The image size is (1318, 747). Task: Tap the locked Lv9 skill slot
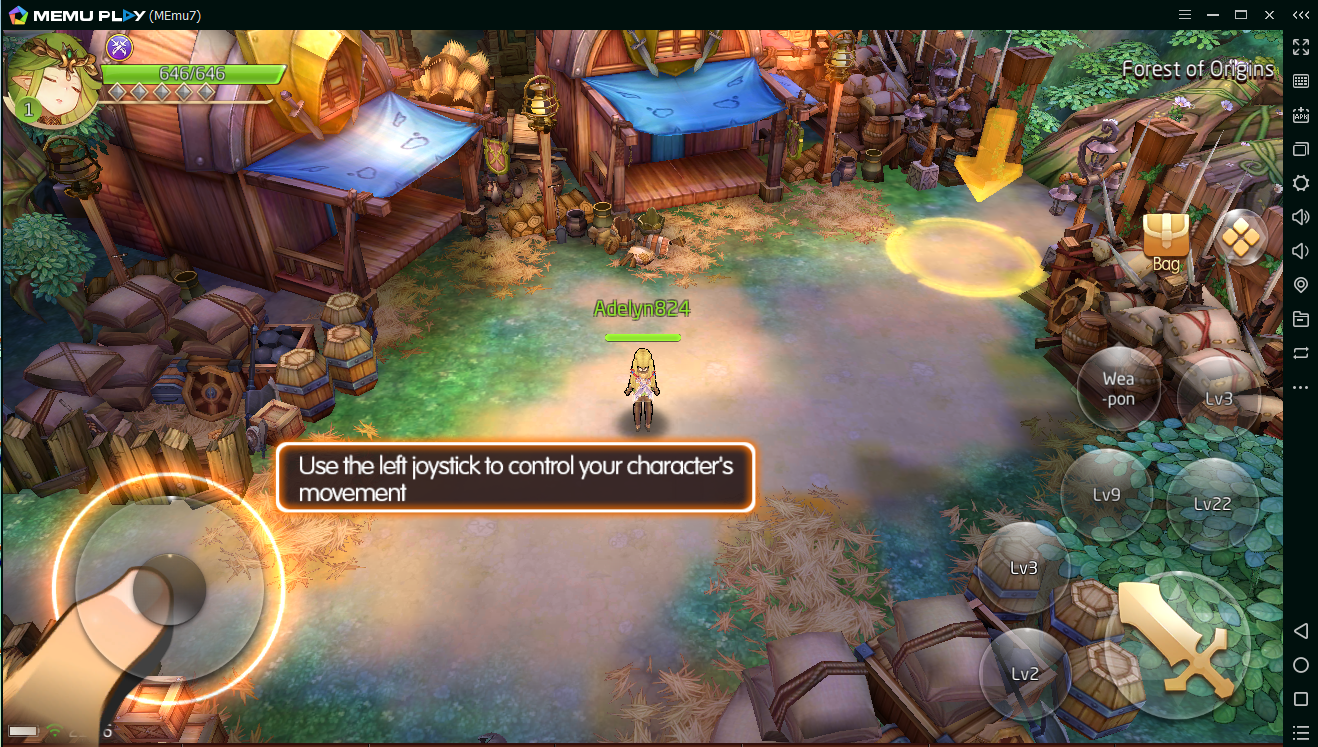(1105, 493)
